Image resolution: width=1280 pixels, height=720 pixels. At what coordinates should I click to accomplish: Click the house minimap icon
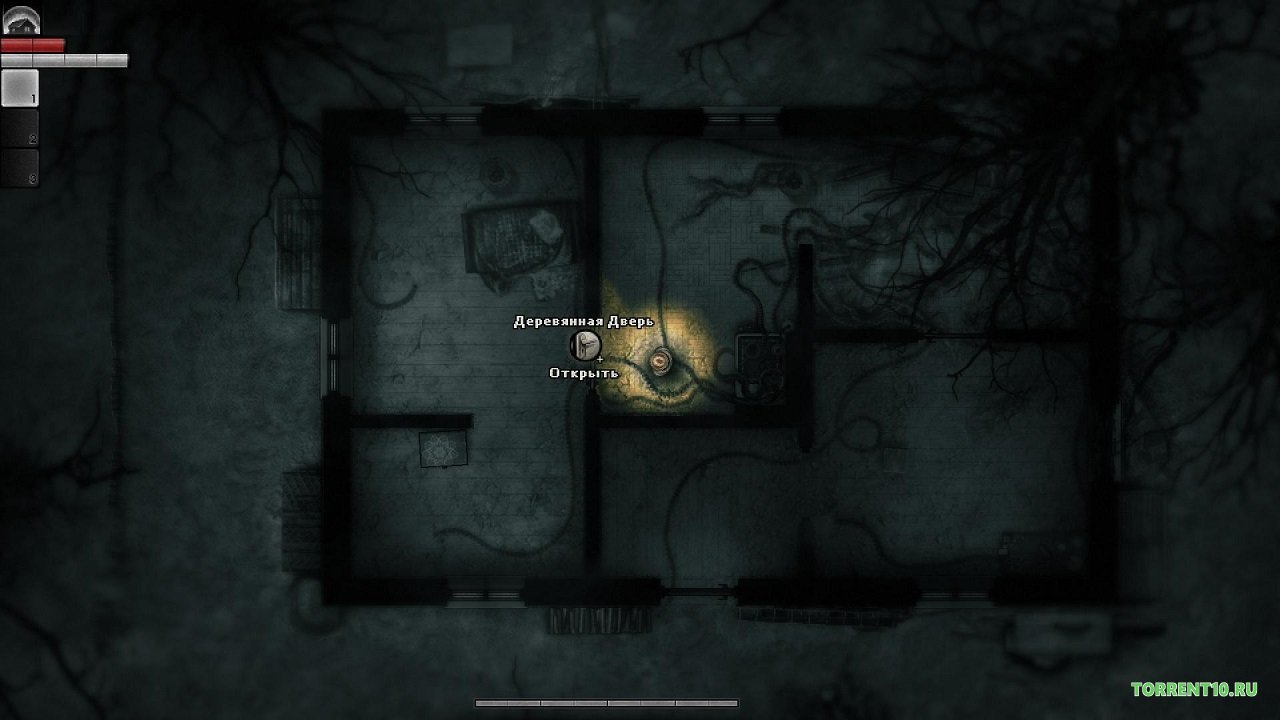click(20, 20)
